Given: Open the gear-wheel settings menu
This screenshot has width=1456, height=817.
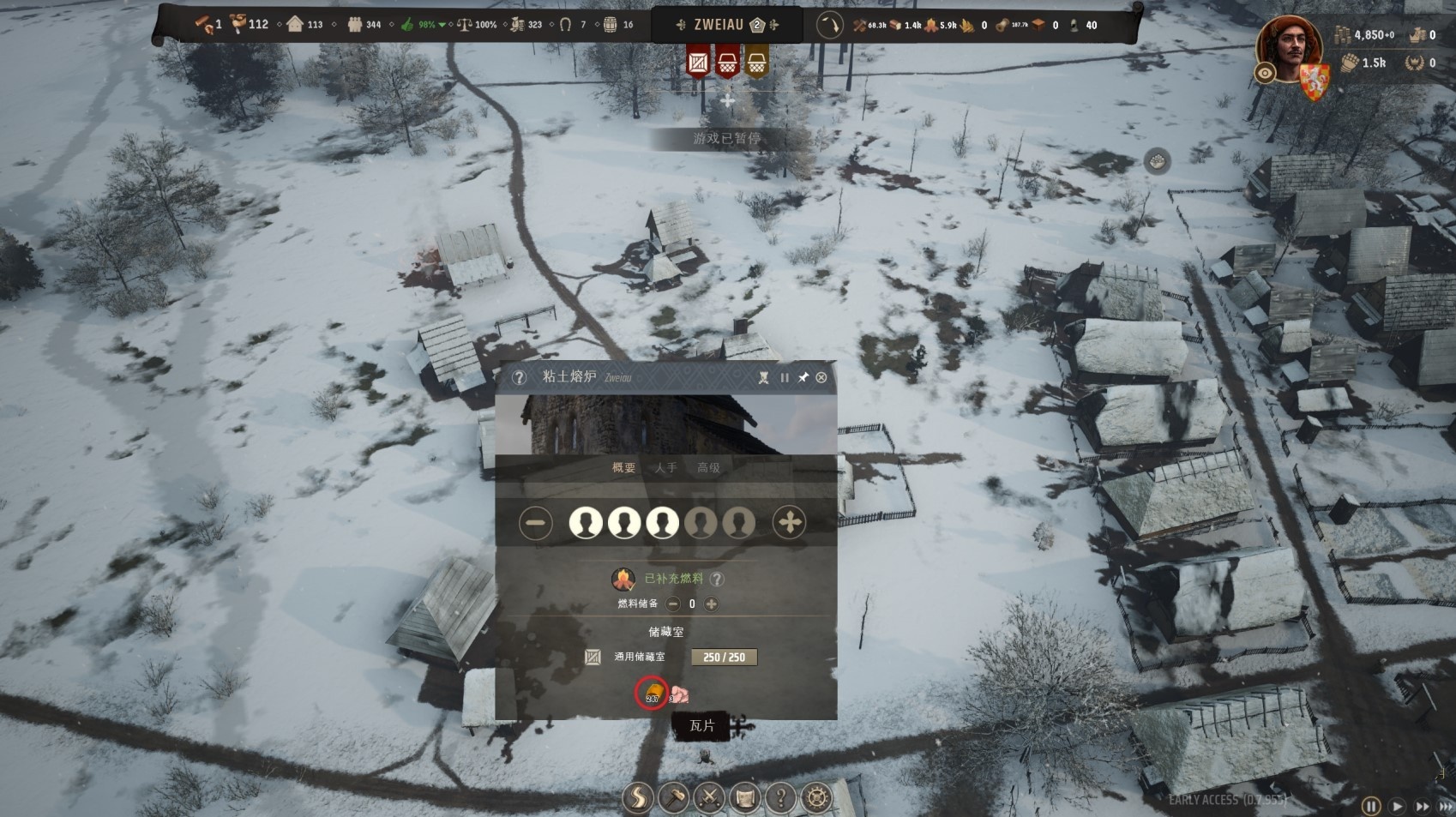Looking at the screenshot, I should pyautogui.click(x=816, y=798).
